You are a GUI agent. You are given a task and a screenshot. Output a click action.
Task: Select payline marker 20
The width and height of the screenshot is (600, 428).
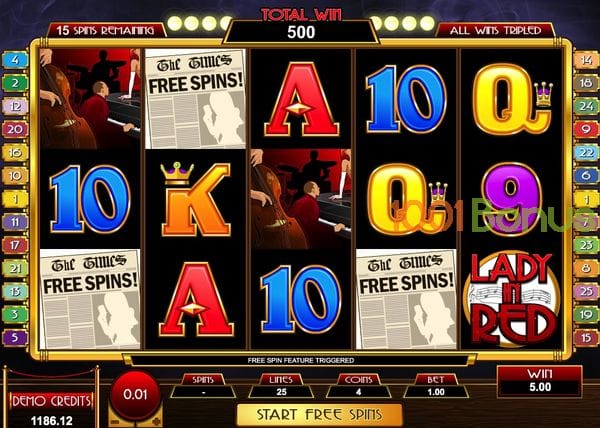(16, 128)
